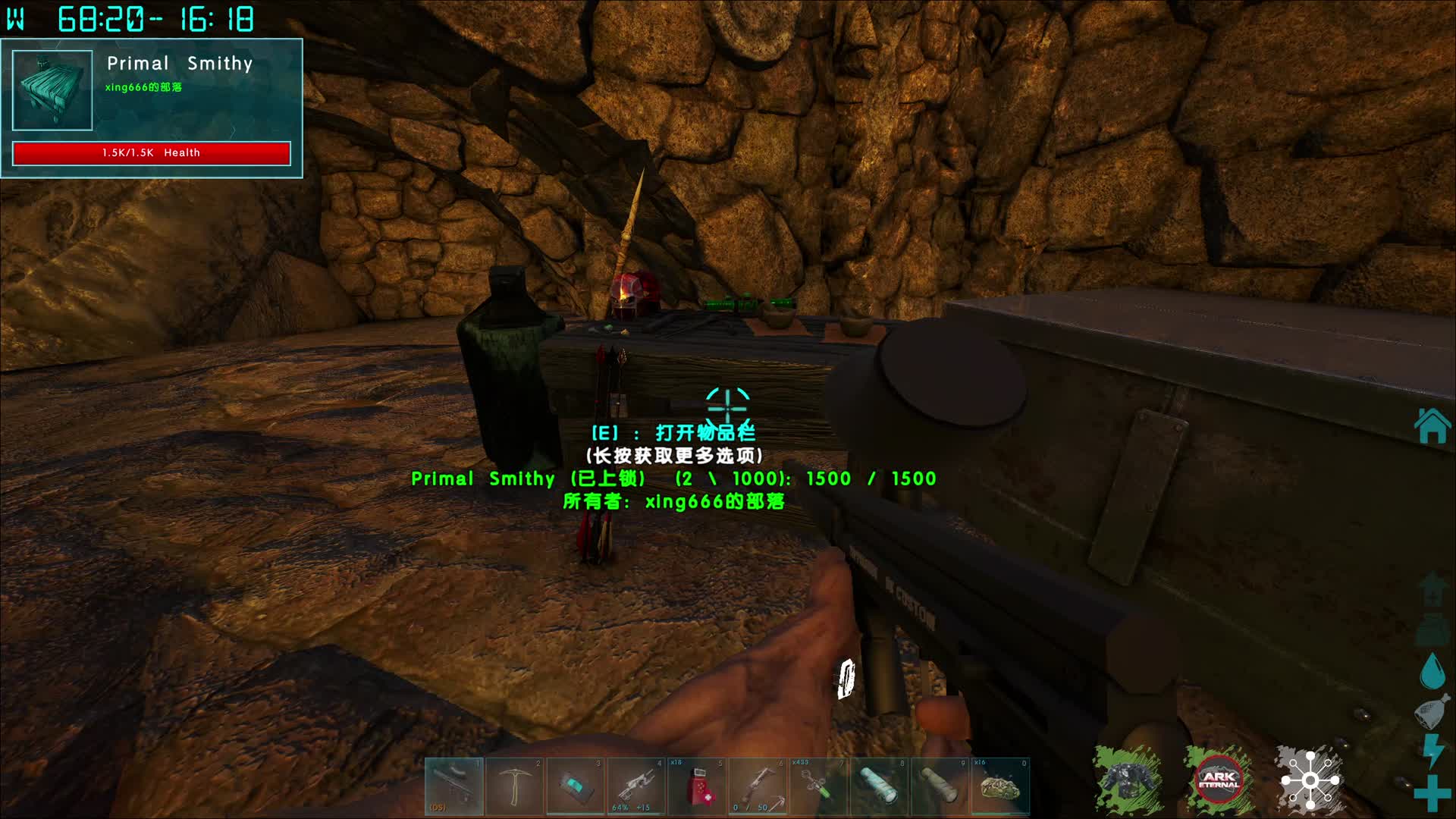Screen dimensions: 1456x819
Task: Check the water droplet status icon
Action: click(x=1432, y=670)
